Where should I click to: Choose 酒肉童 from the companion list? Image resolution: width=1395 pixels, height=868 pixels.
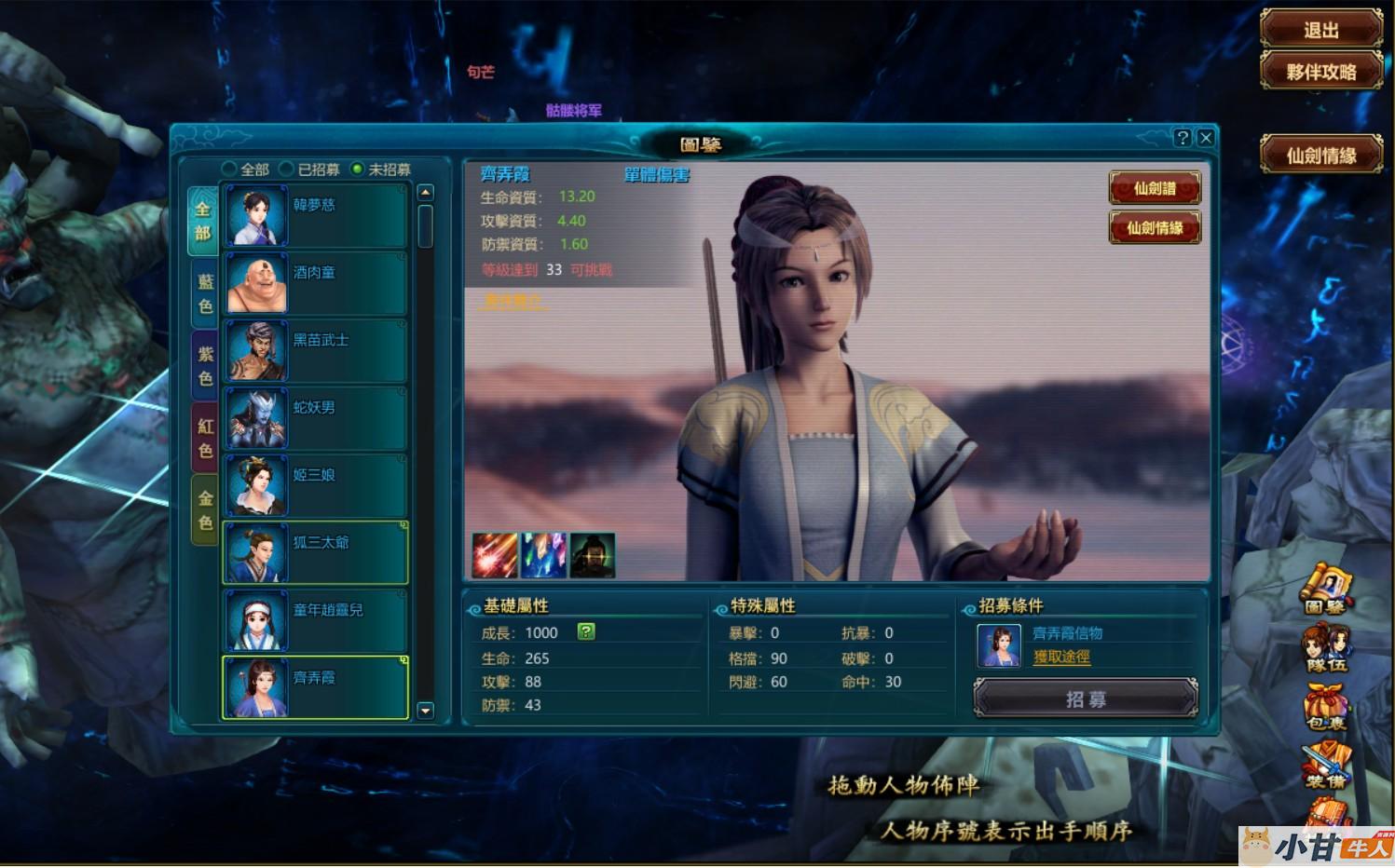coord(315,283)
